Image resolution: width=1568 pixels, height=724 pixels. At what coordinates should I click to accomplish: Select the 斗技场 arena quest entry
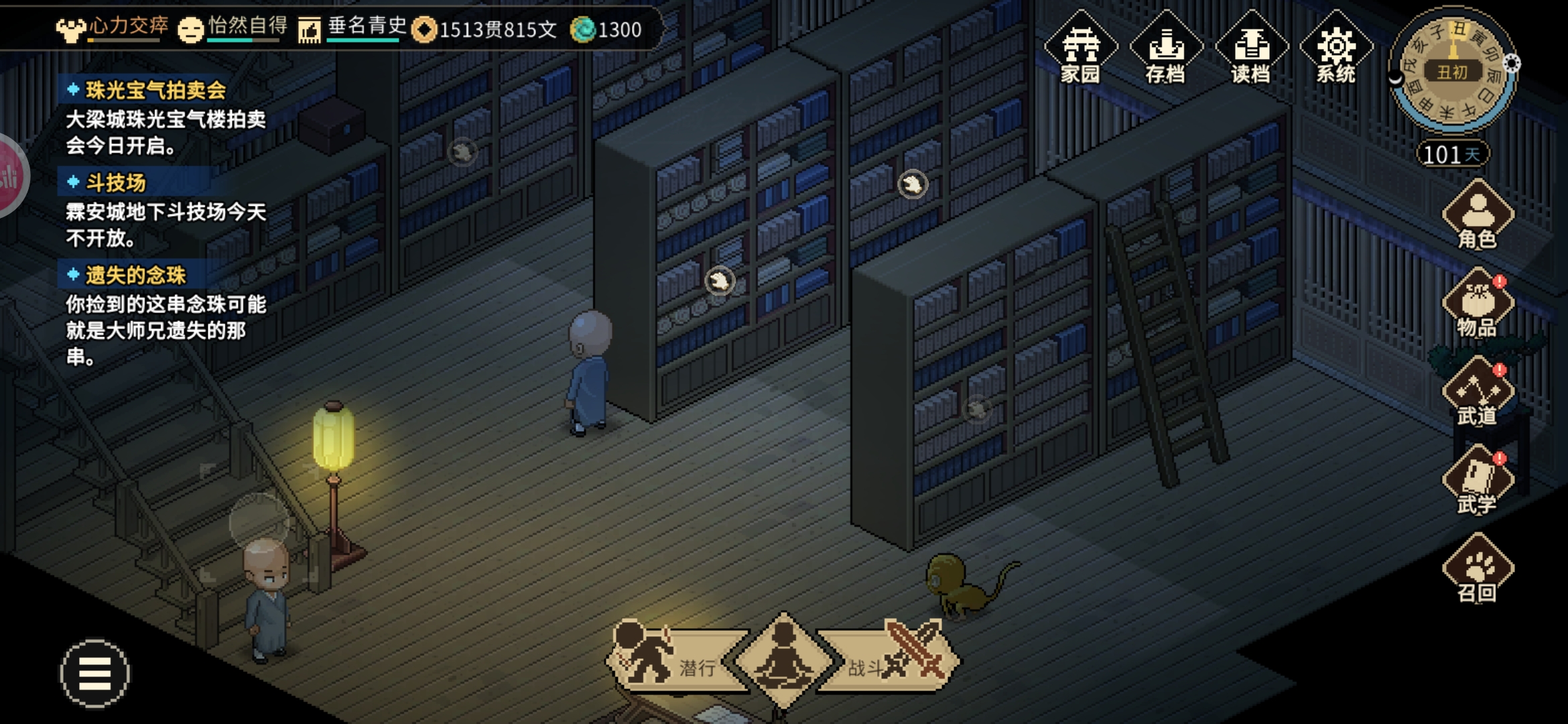(x=115, y=183)
